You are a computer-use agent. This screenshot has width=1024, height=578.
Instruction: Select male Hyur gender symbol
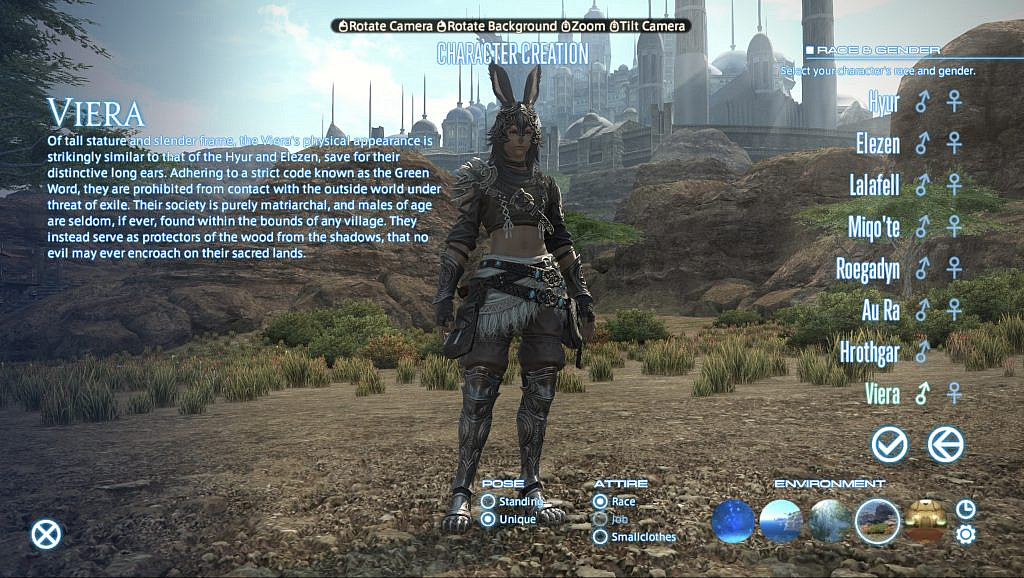(922, 102)
